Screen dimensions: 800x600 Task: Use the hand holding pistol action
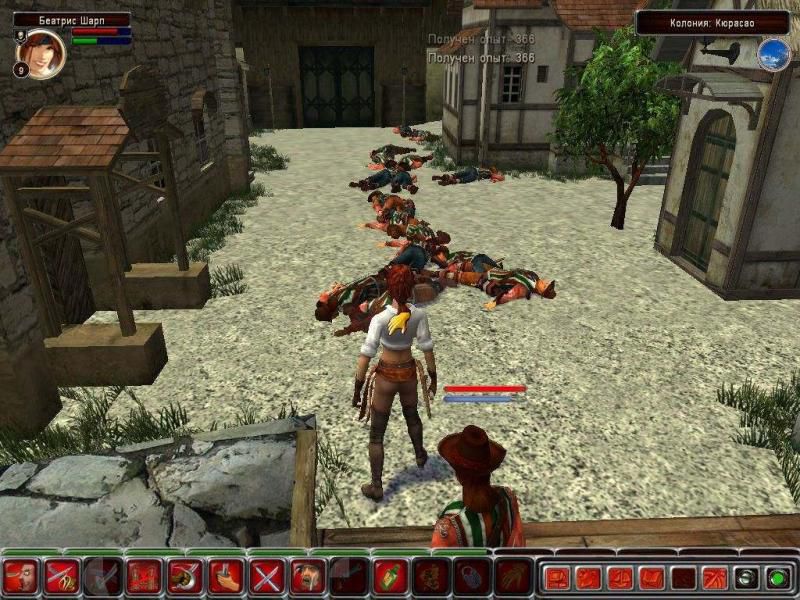click(x=225, y=577)
